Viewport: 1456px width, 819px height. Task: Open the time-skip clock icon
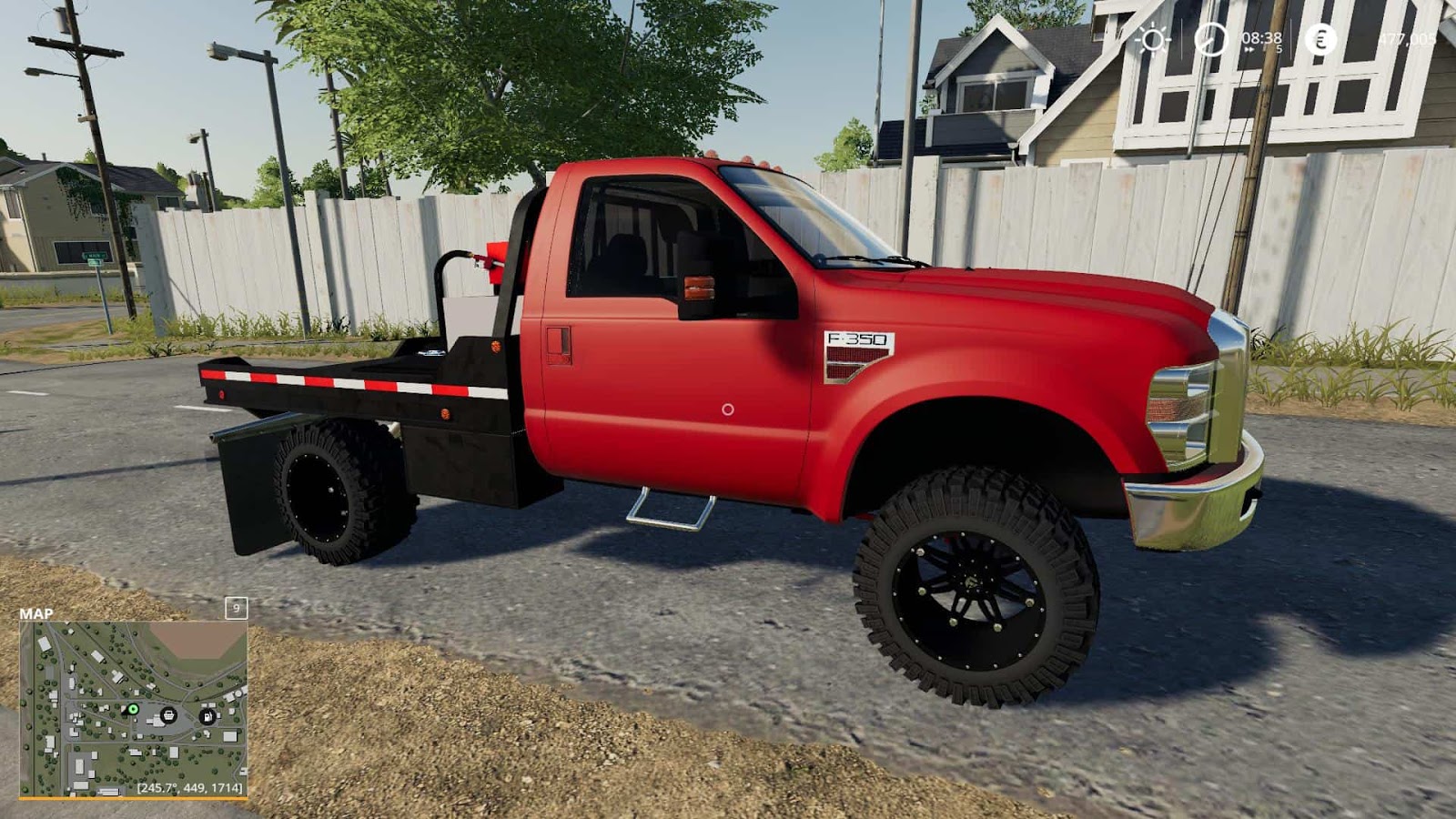(1210, 38)
